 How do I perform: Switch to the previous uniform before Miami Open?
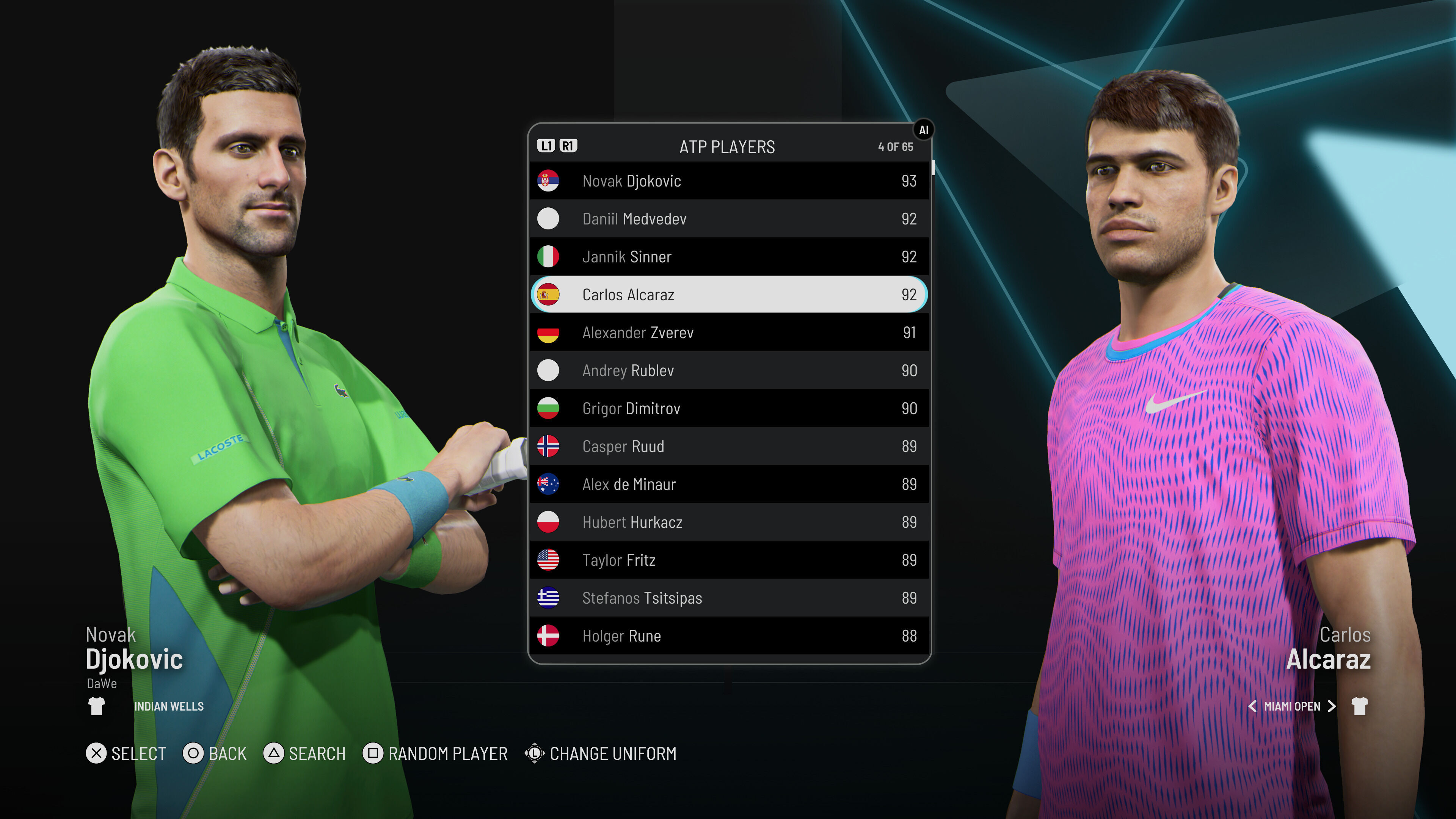1252,706
